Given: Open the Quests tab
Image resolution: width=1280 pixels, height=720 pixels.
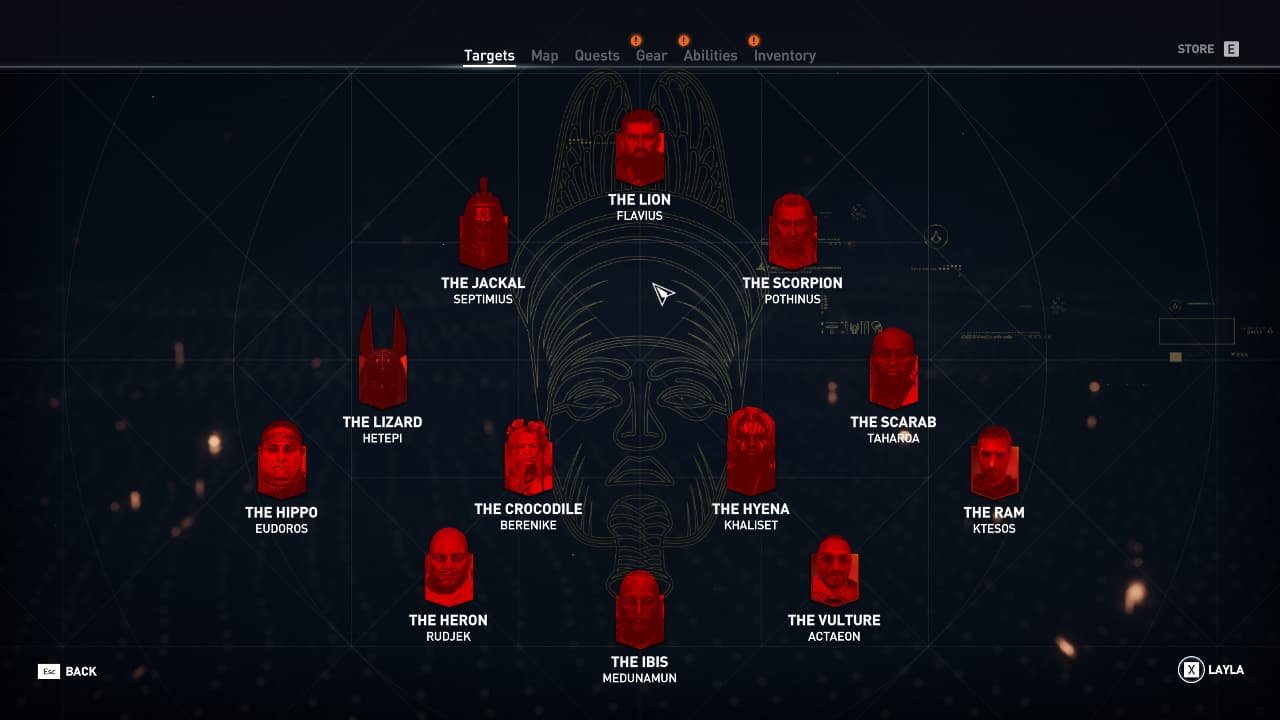Looking at the screenshot, I should click(x=597, y=56).
